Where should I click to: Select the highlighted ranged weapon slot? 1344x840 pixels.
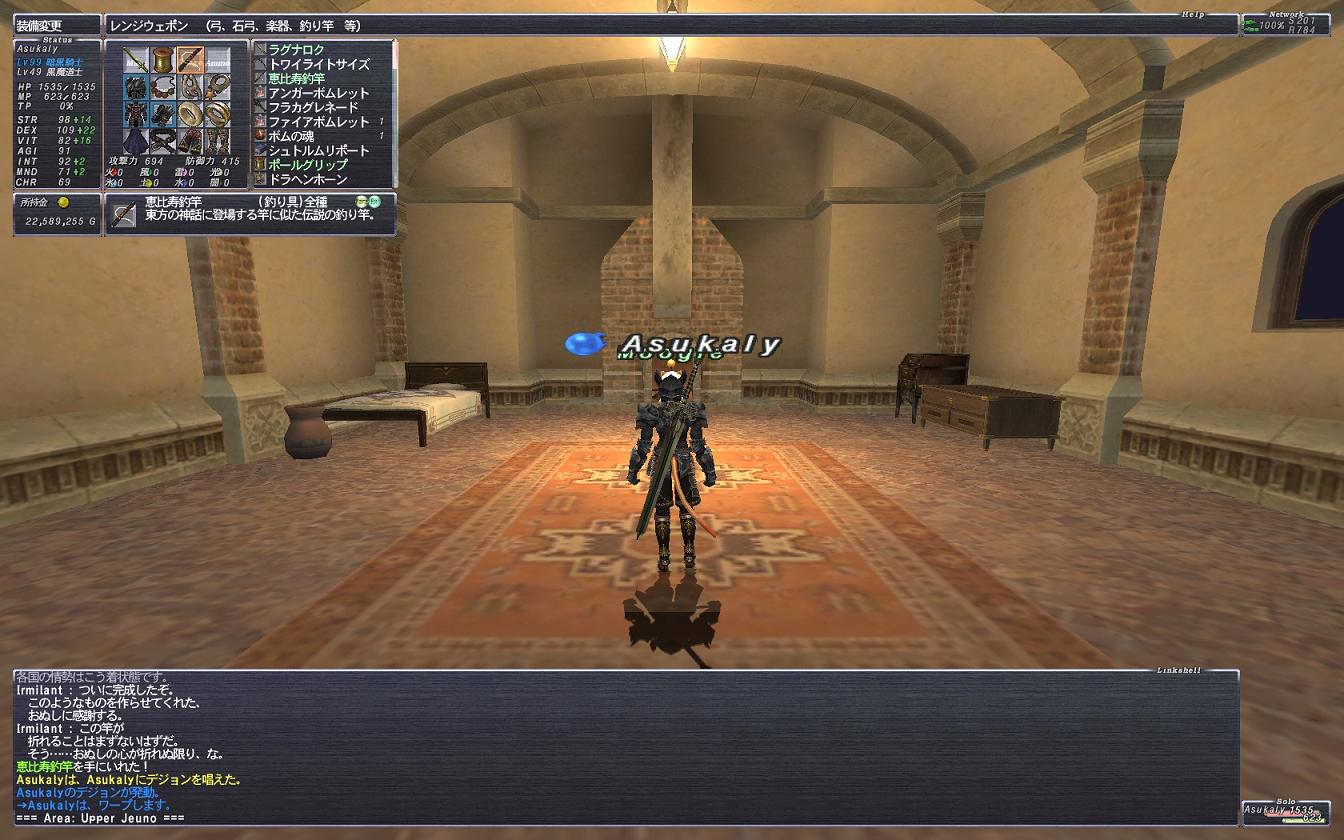click(191, 60)
